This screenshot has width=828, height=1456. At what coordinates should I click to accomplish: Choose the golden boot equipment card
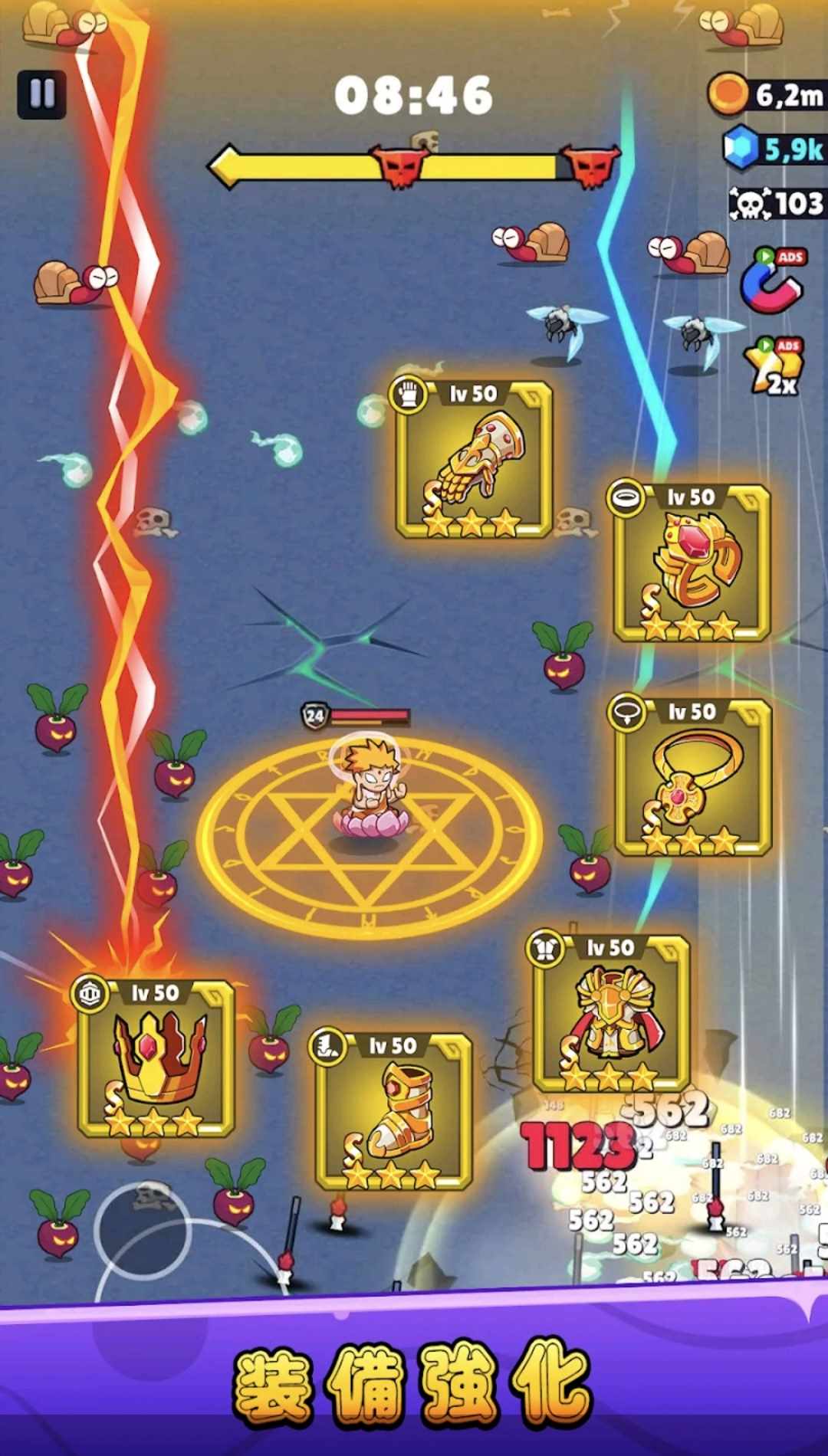pos(393,1111)
